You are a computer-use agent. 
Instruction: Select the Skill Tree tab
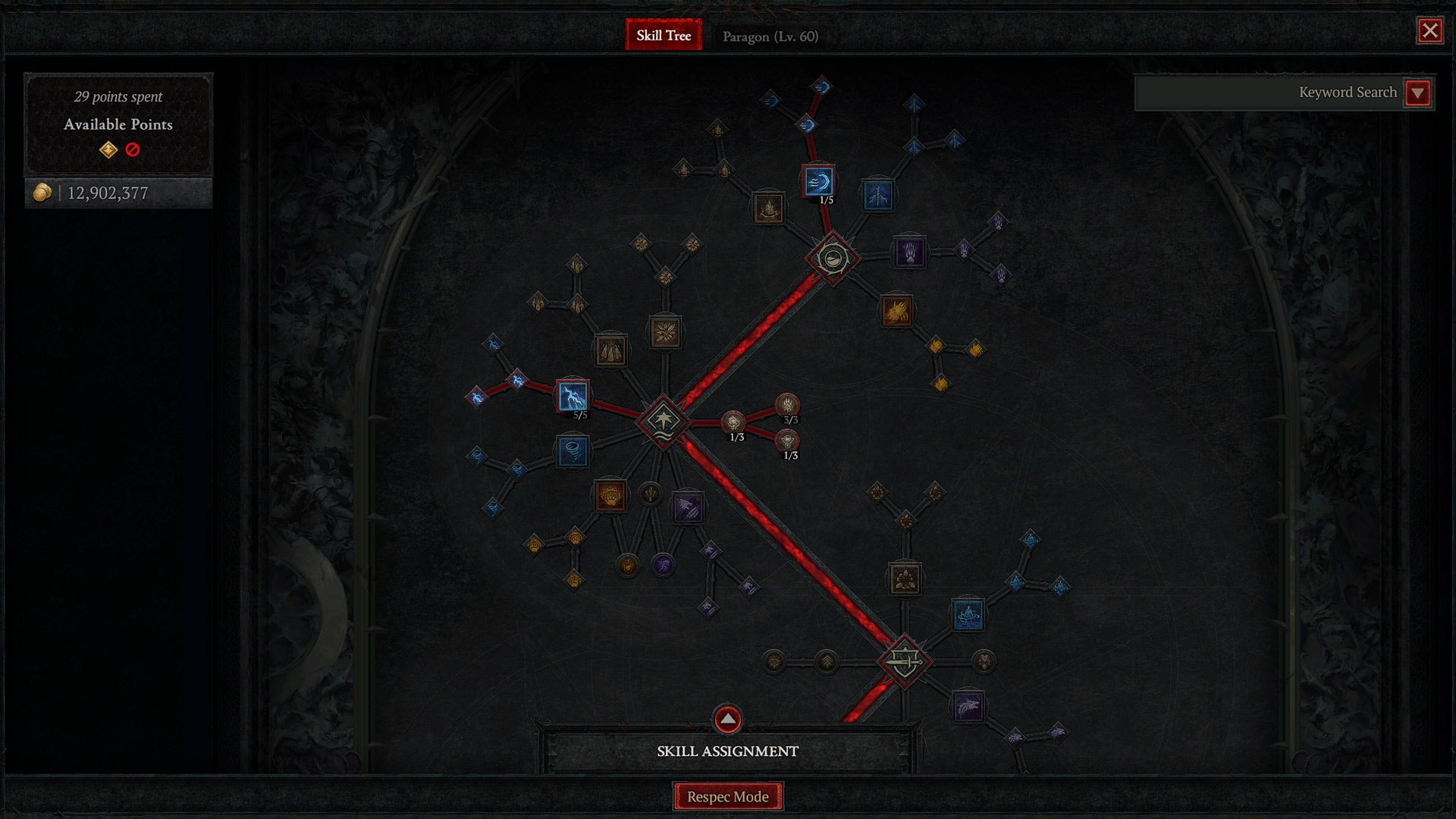(x=663, y=34)
